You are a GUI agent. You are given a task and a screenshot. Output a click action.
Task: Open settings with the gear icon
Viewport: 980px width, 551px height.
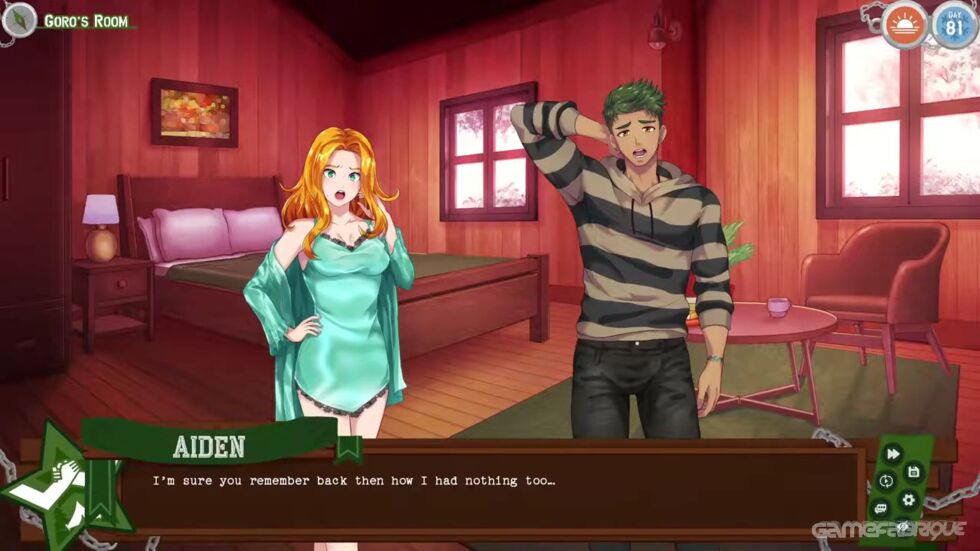coord(908,499)
